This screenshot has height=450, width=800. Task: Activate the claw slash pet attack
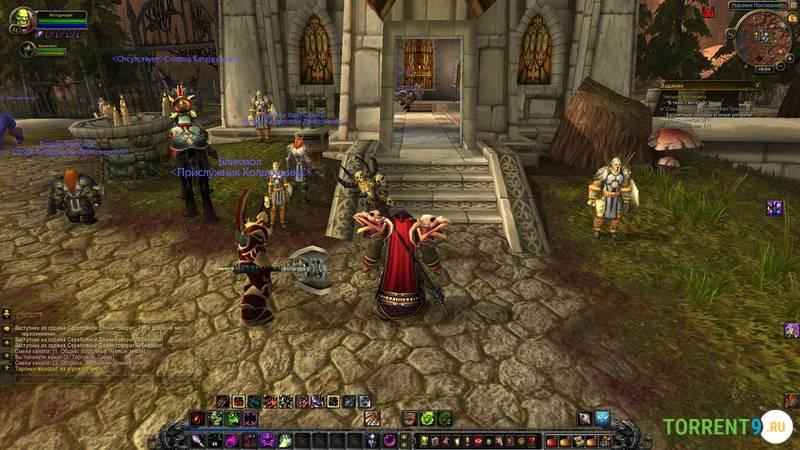point(372,417)
